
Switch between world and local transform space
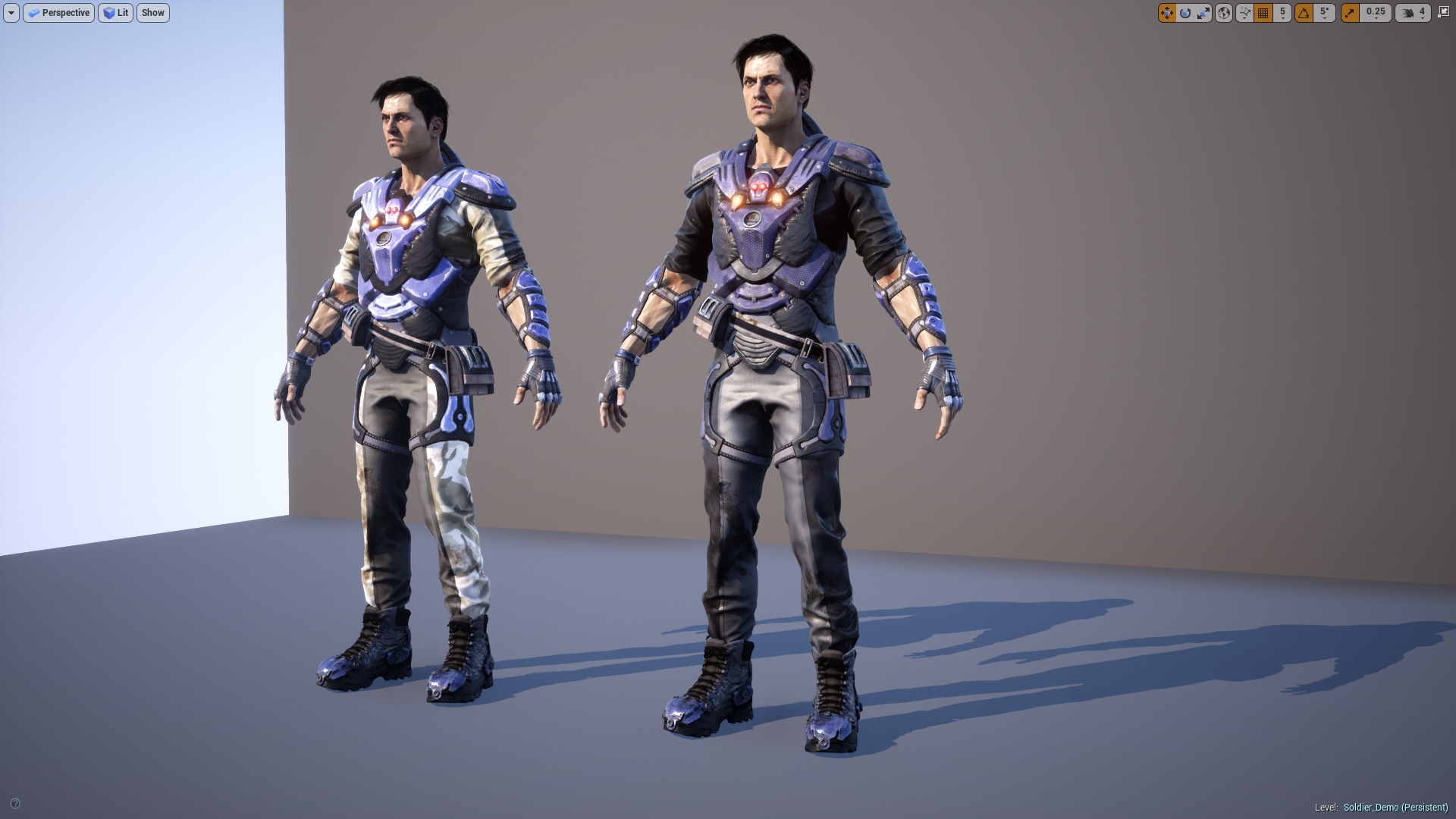(1223, 13)
